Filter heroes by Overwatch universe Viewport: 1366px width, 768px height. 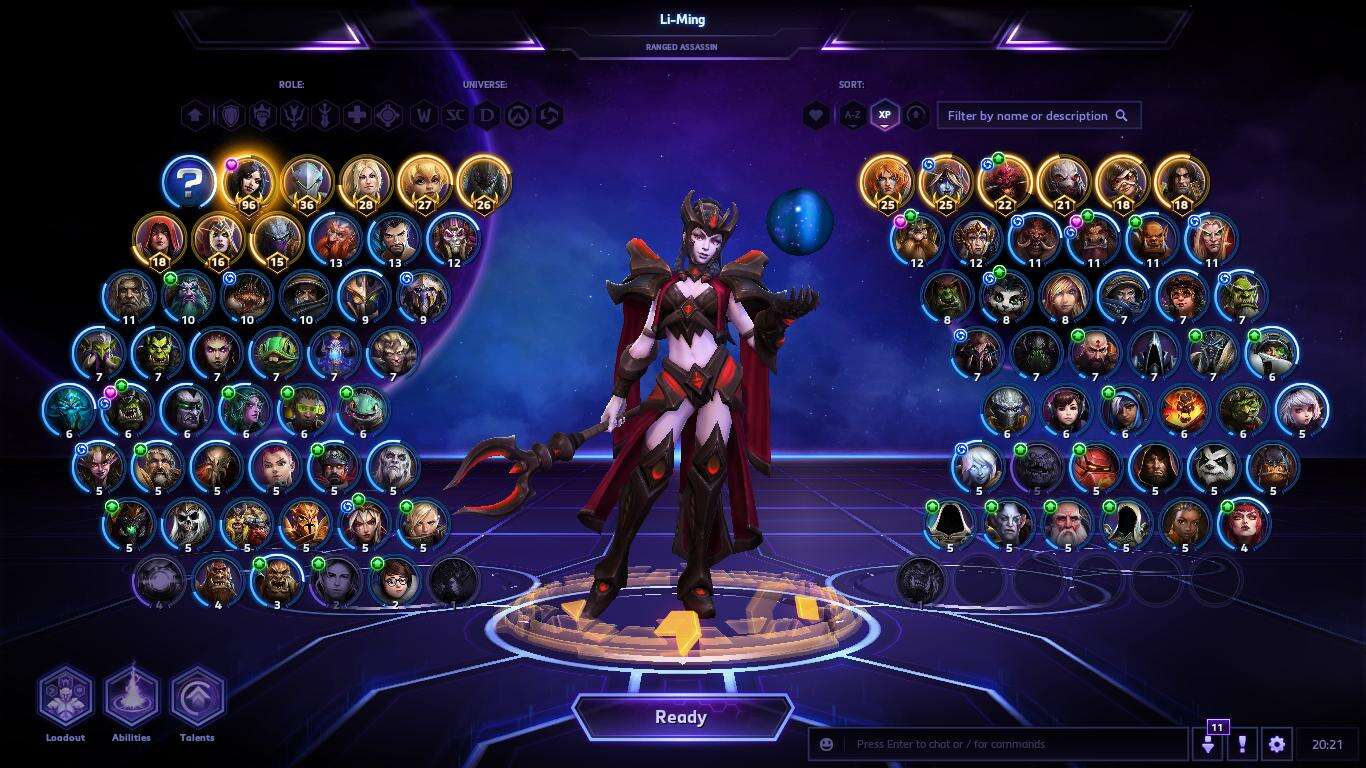518,116
